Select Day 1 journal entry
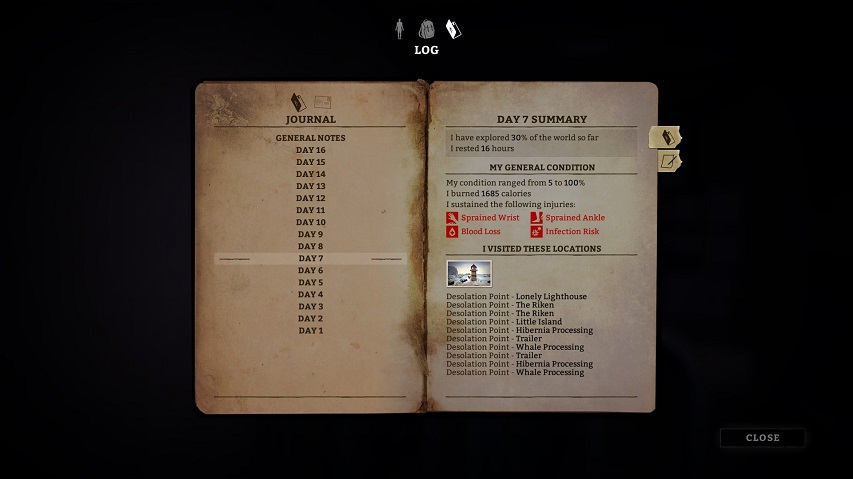Screen dimensions: 853x479 coord(310,330)
